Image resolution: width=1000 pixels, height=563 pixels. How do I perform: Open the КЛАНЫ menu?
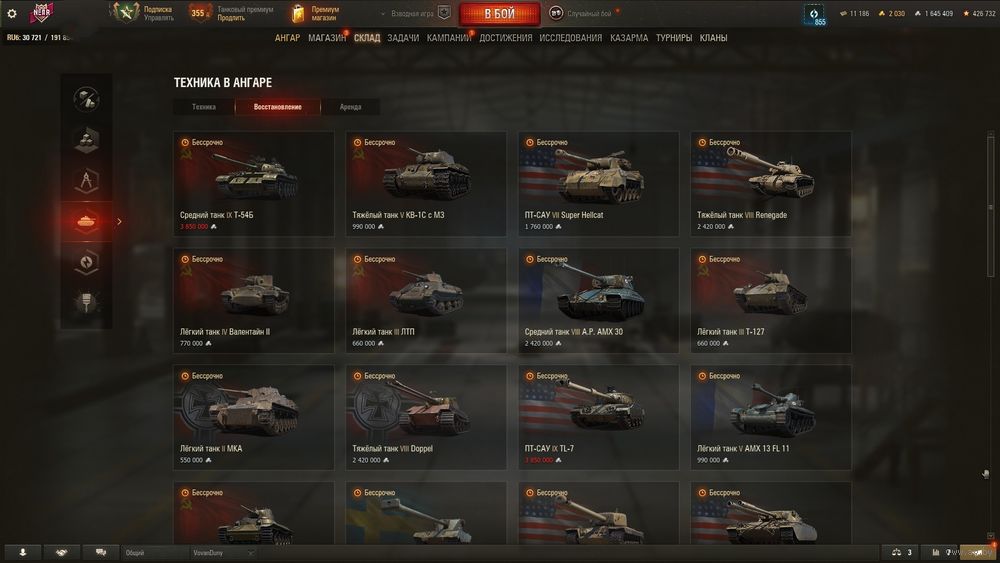point(713,38)
